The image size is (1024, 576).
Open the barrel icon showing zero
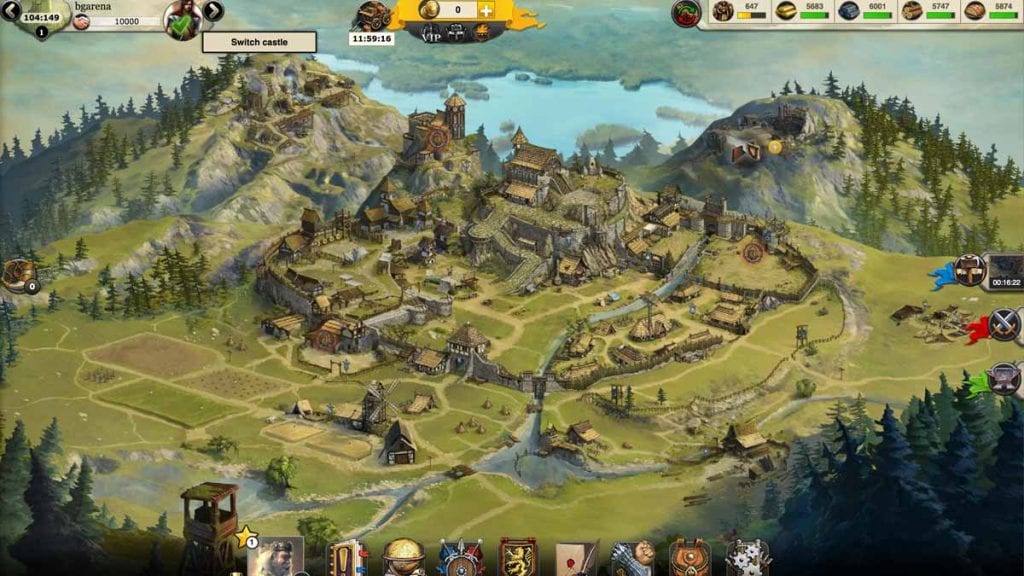(x=19, y=275)
